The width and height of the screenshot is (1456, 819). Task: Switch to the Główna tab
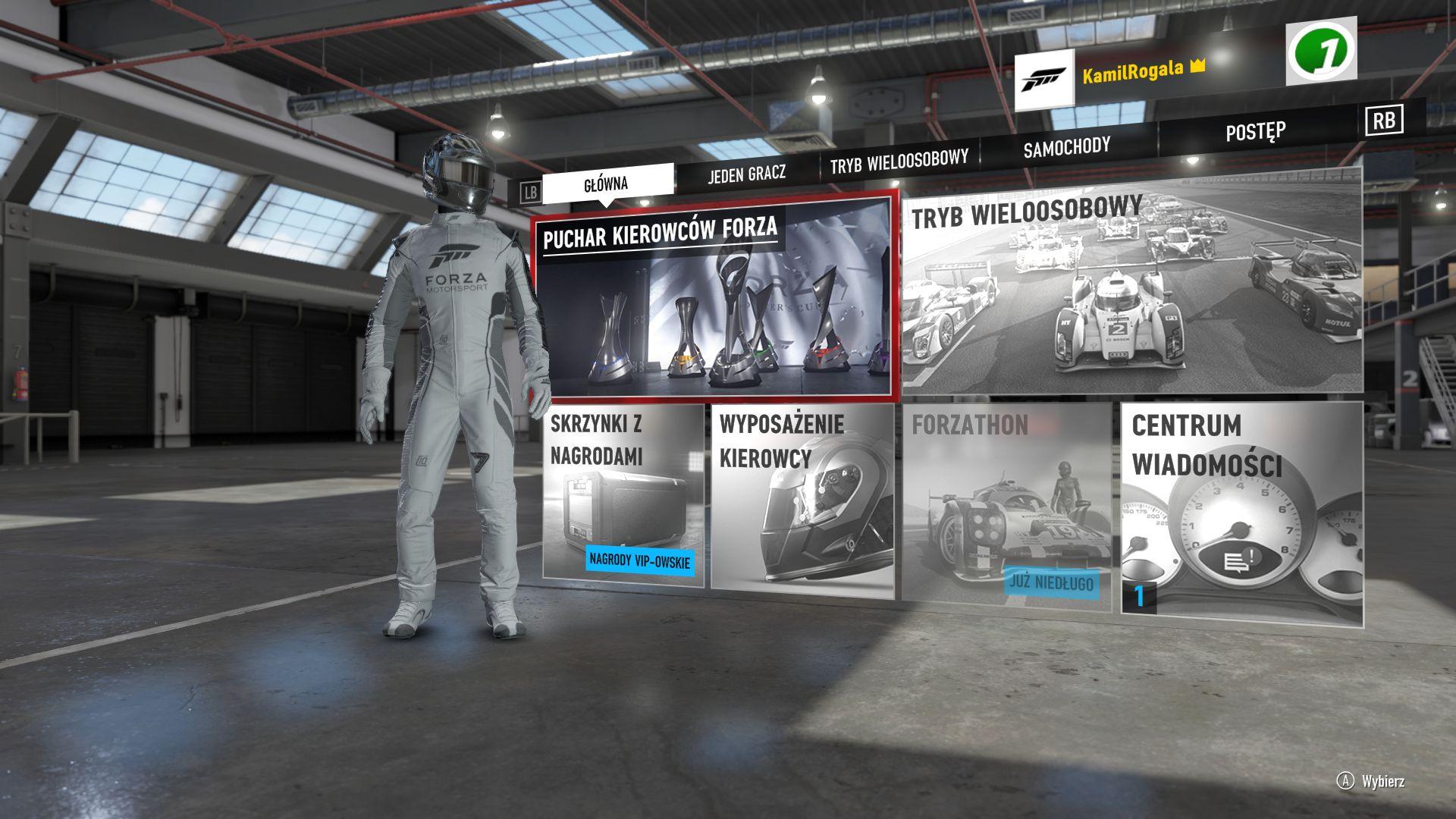pyautogui.click(x=607, y=184)
